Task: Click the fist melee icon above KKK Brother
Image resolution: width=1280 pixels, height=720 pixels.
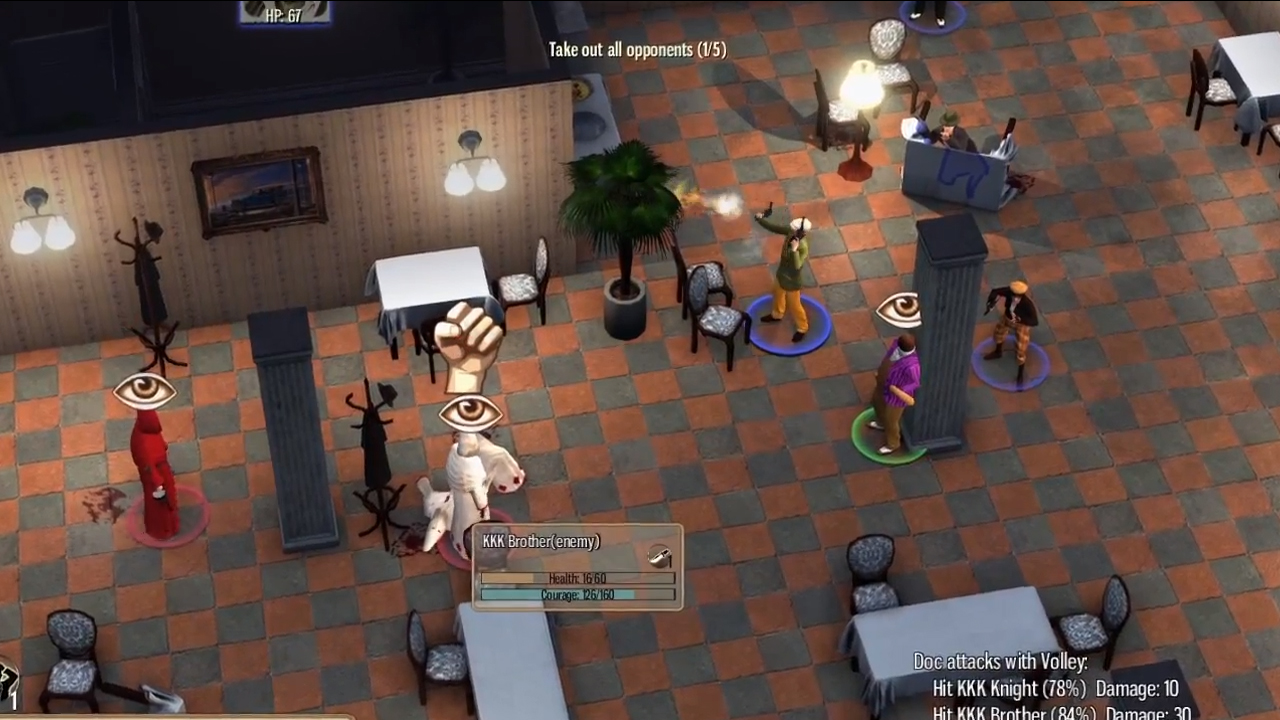Action: (468, 346)
